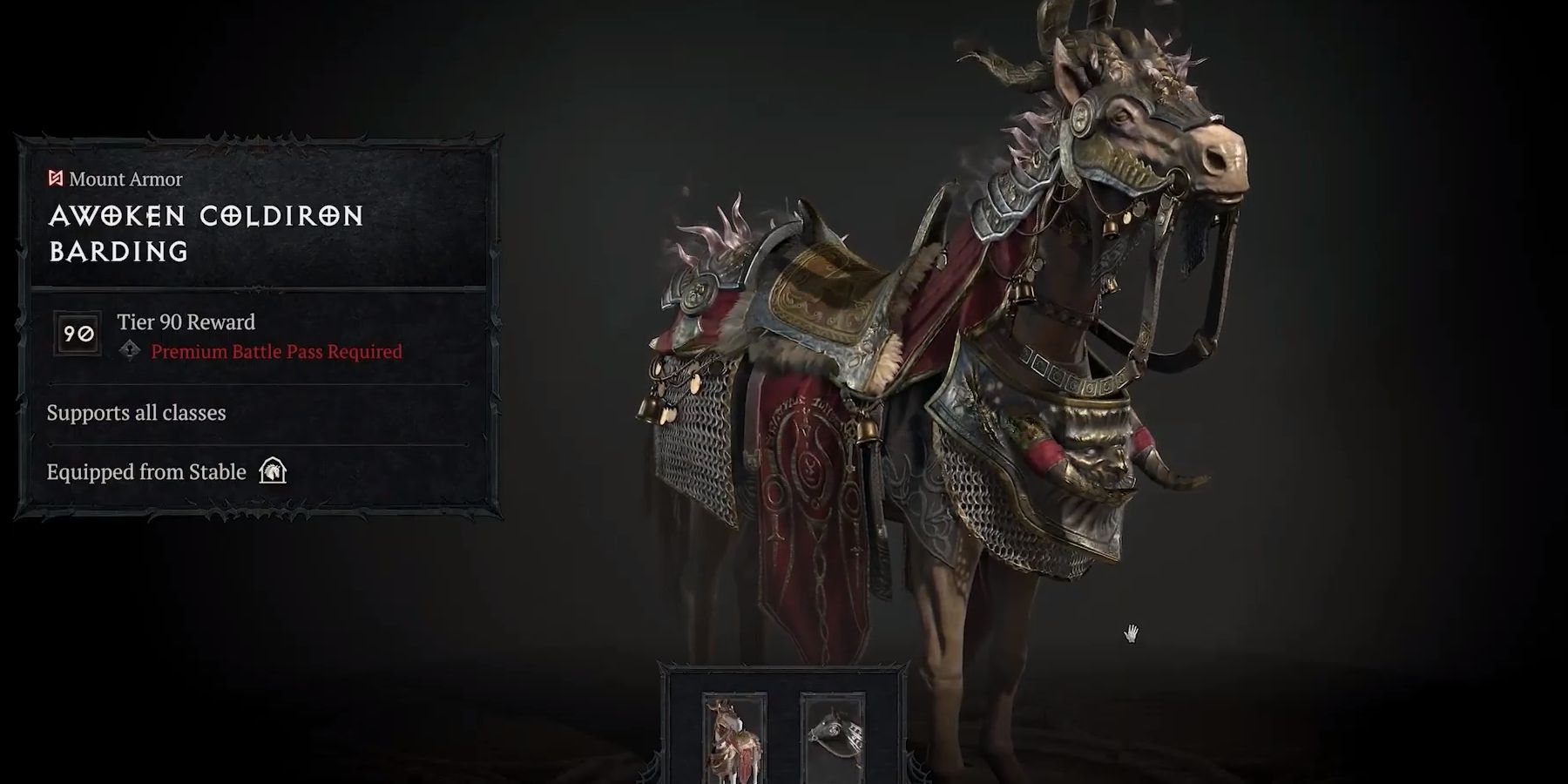This screenshot has height=784, width=1568.
Task: Enable the Tier 90 Reward selection
Action: pos(185,322)
